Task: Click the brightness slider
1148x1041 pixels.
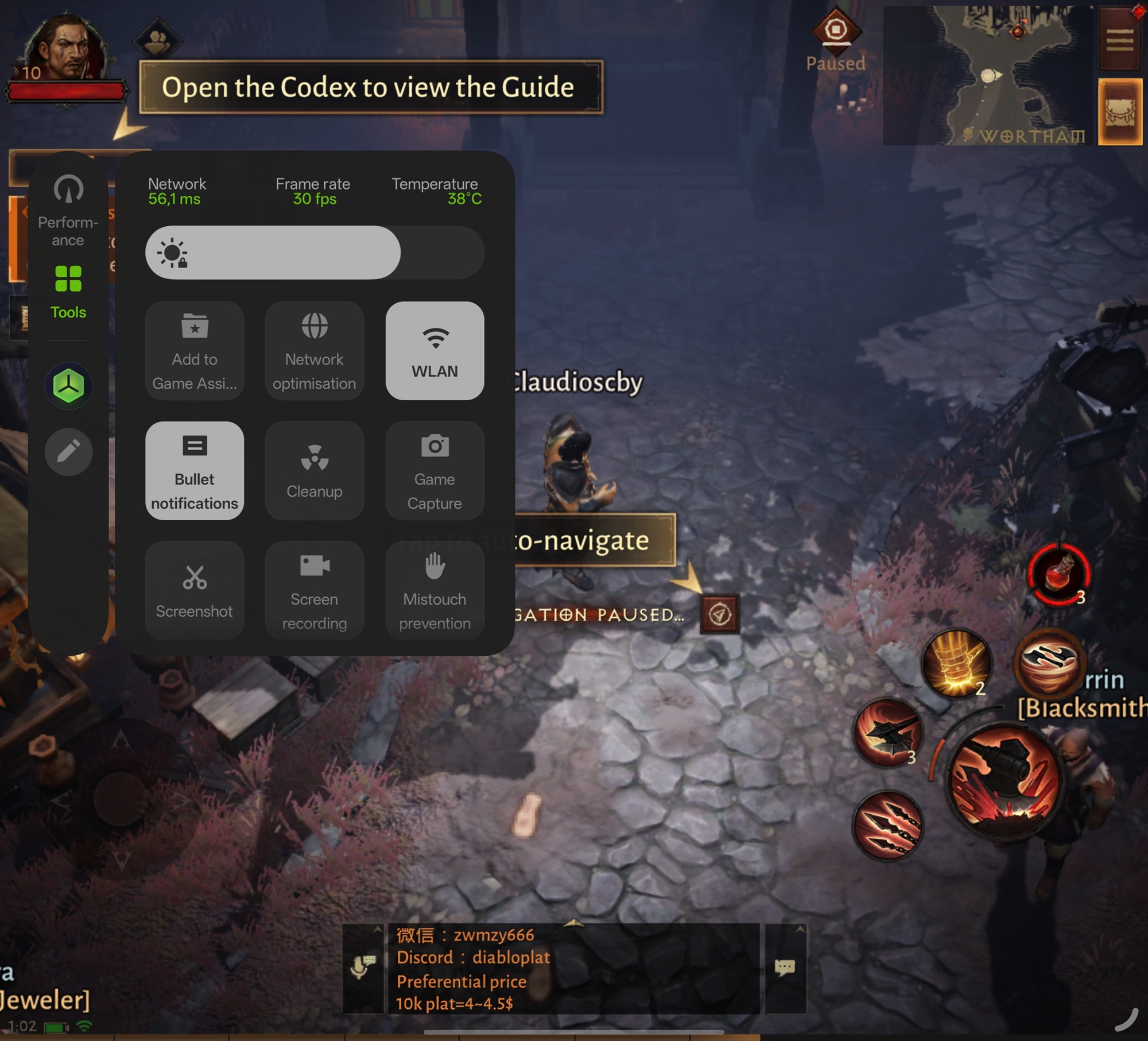Action: [315, 253]
